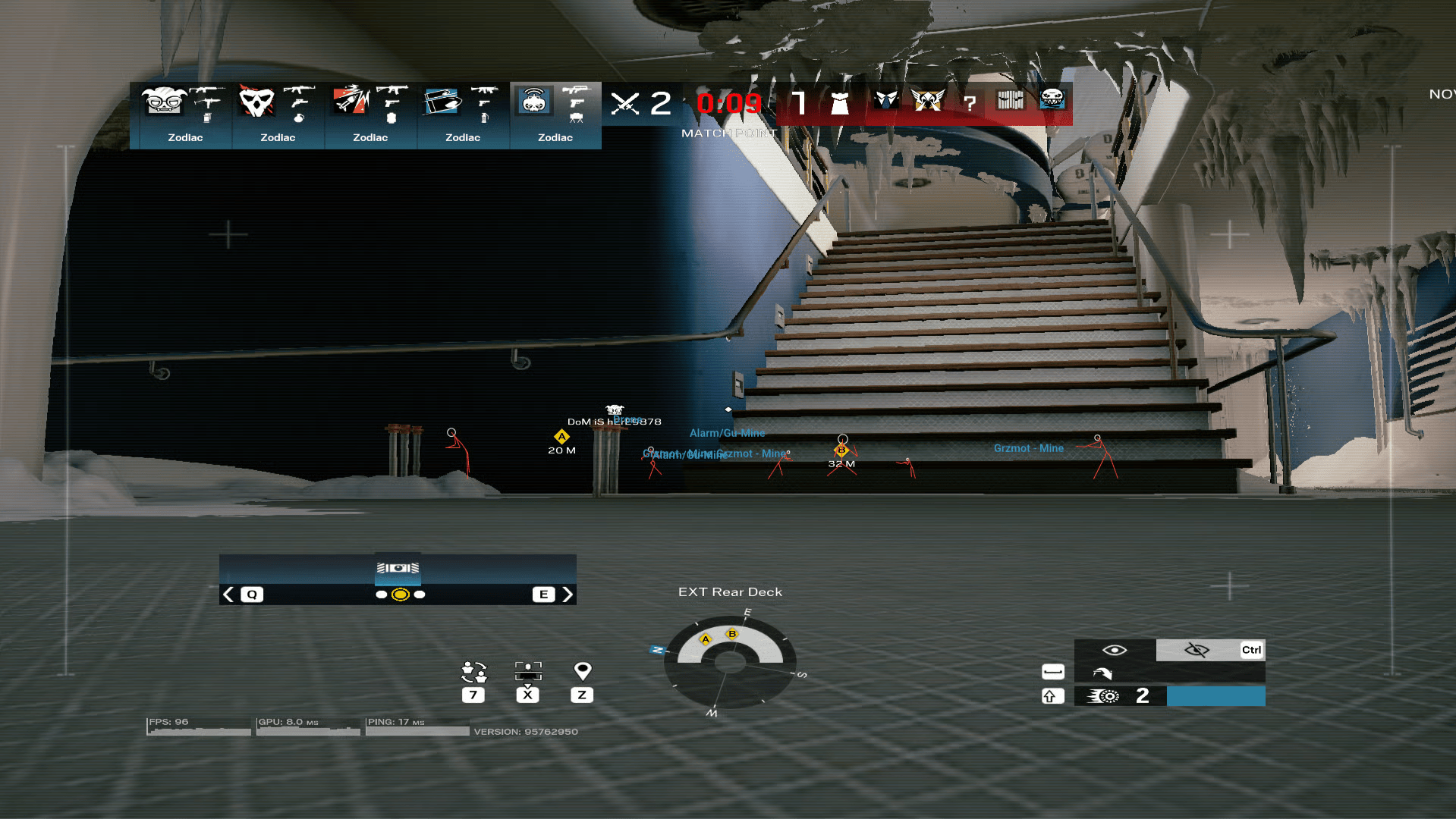Viewport: 1456px width, 819px height.
Task: Click the compass minimap
Action: 730,662
